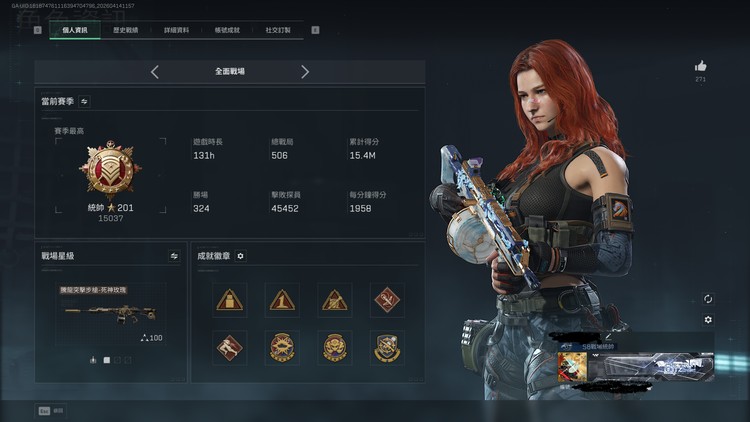Viewport: 750px width, 422px height.
Task: Open the player name card banner
Action: pyautogui.click(x=635, y=365)
